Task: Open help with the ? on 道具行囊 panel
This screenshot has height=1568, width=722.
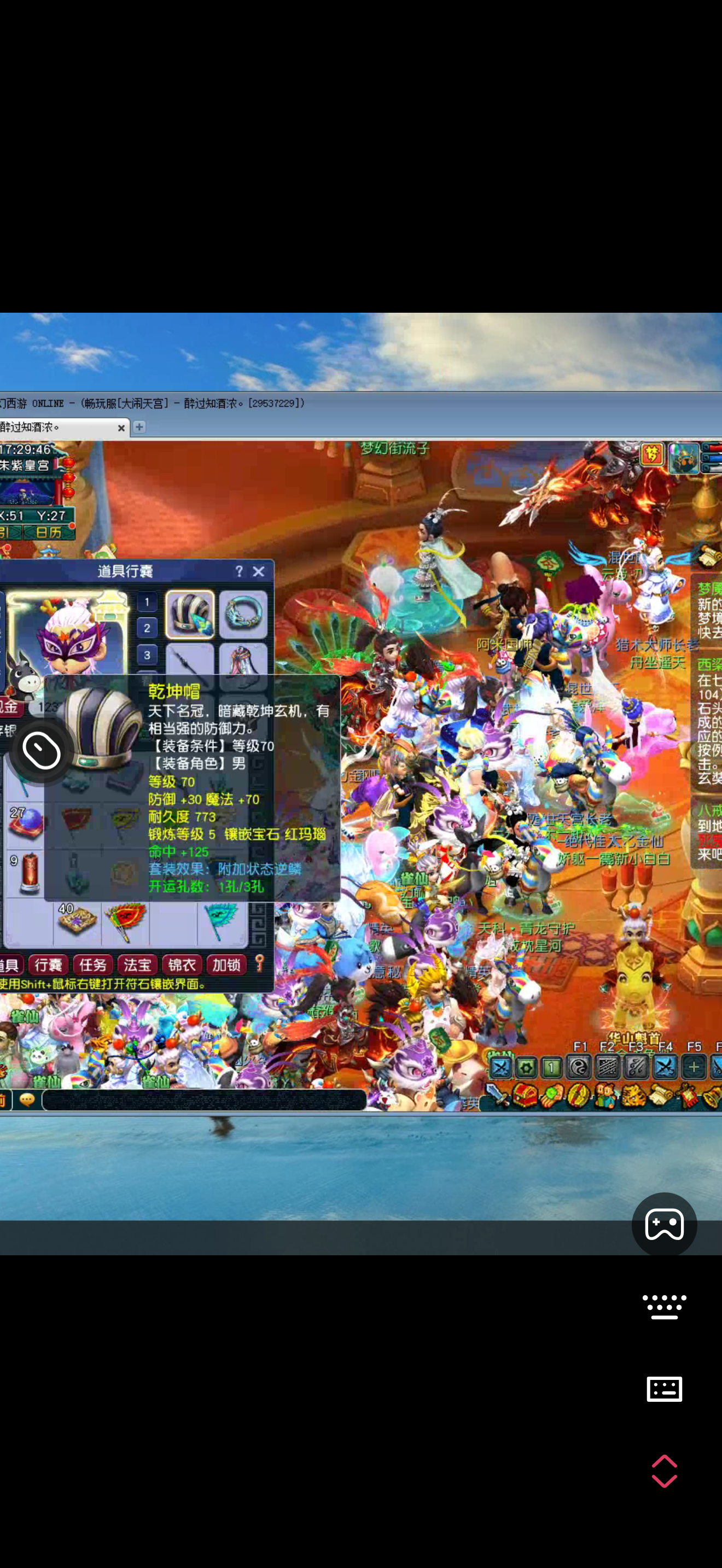Action: [x=240, y=571]
